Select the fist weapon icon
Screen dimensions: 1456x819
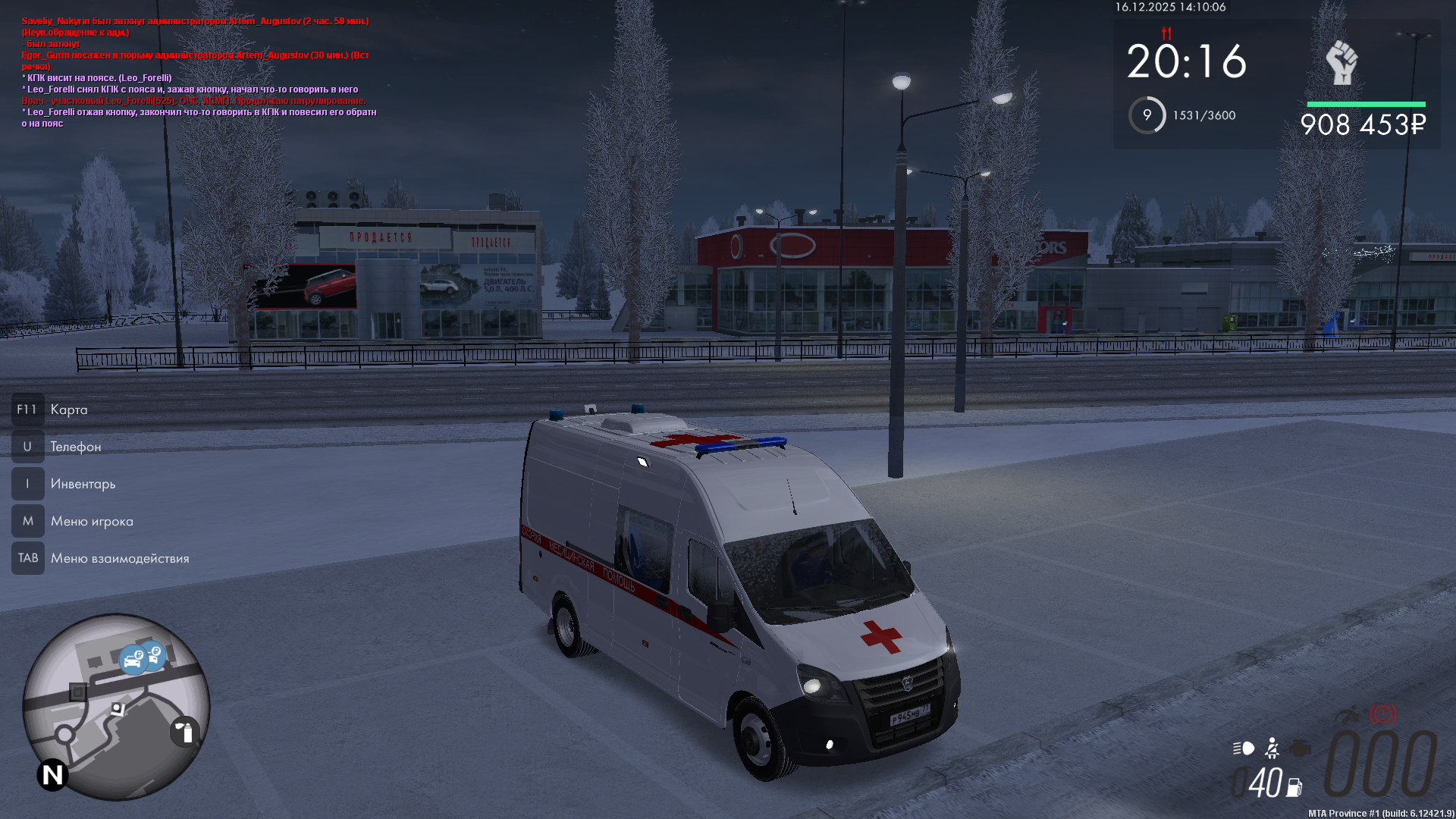pyautogui.click(x=1341, y=63)
